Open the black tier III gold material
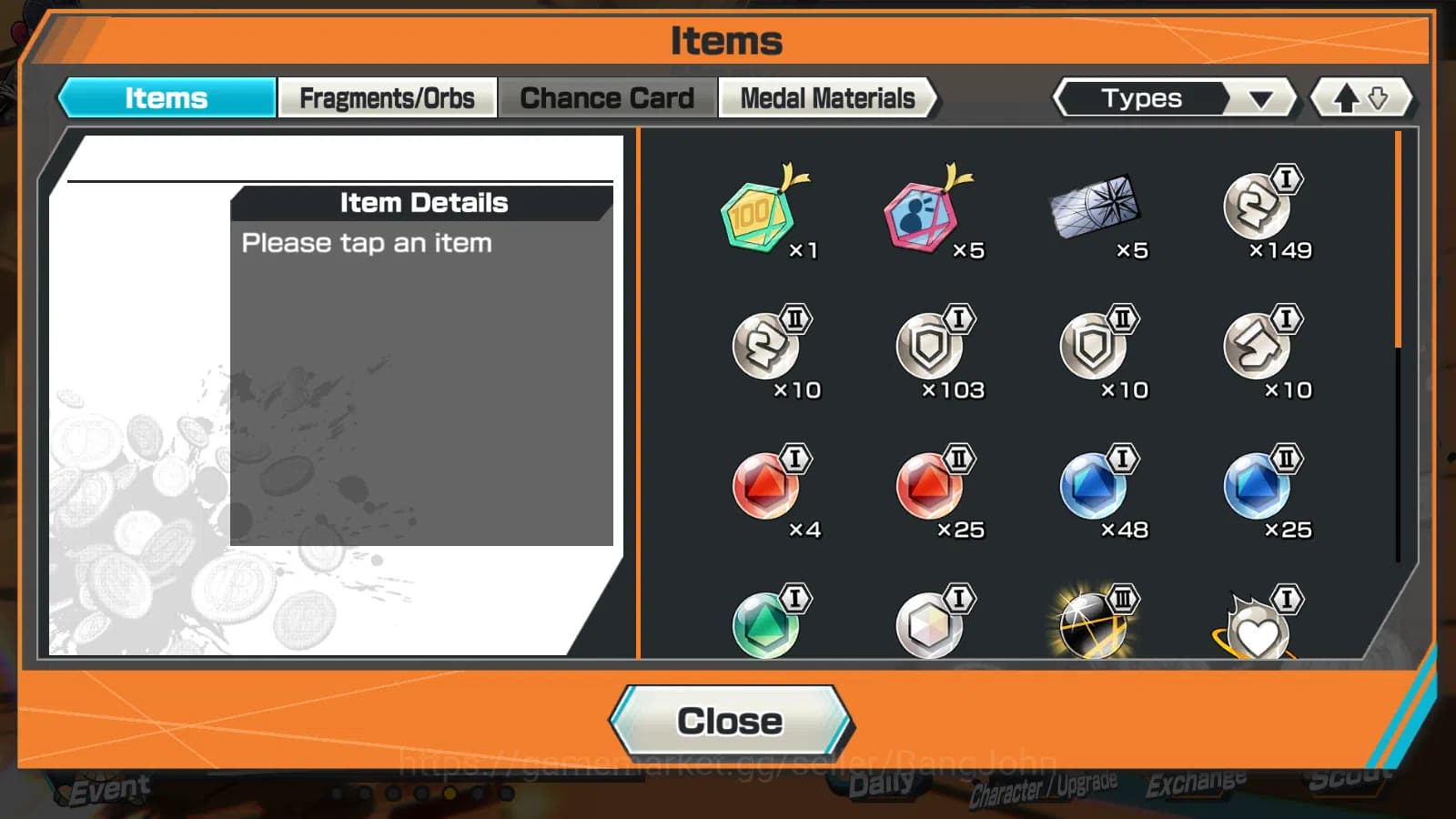The width and height of the screenshot is (1456, 819). (1095, 623)
